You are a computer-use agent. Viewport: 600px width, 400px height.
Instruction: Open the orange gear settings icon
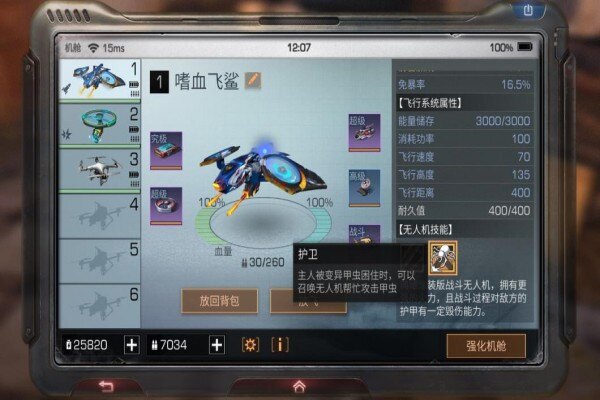250,344
